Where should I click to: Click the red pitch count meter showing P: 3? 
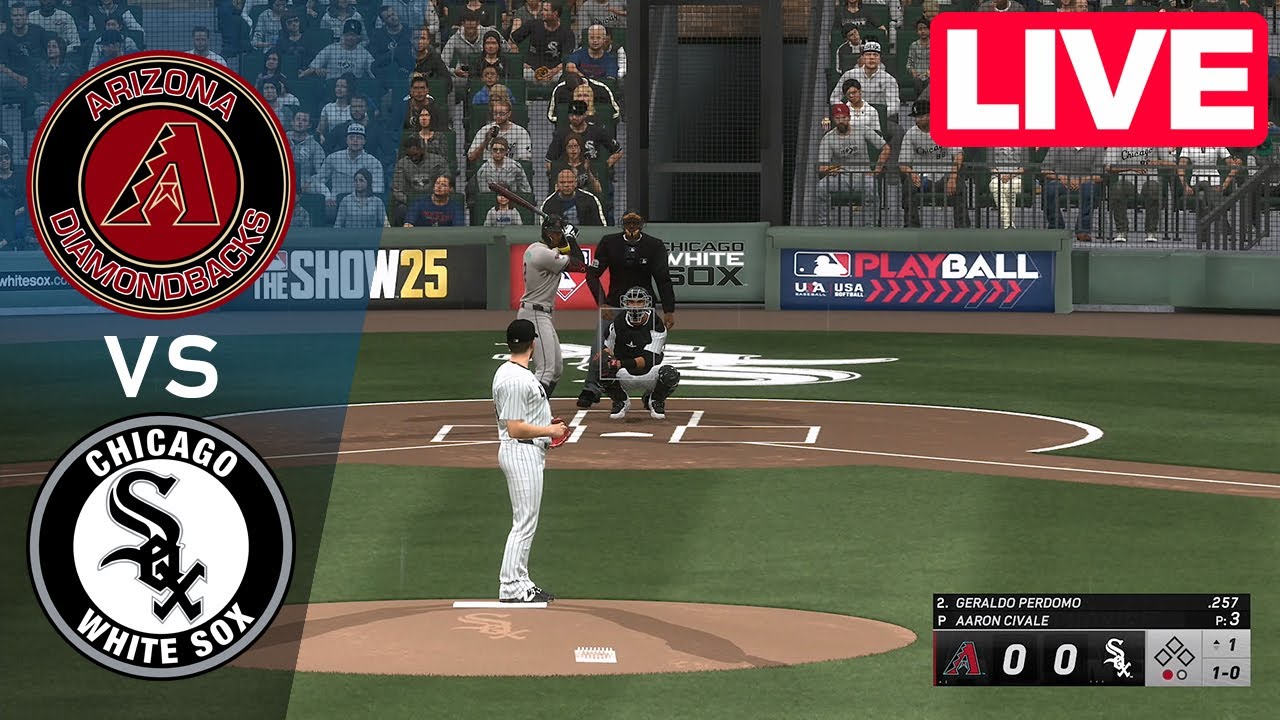[x=1227, y=618]
